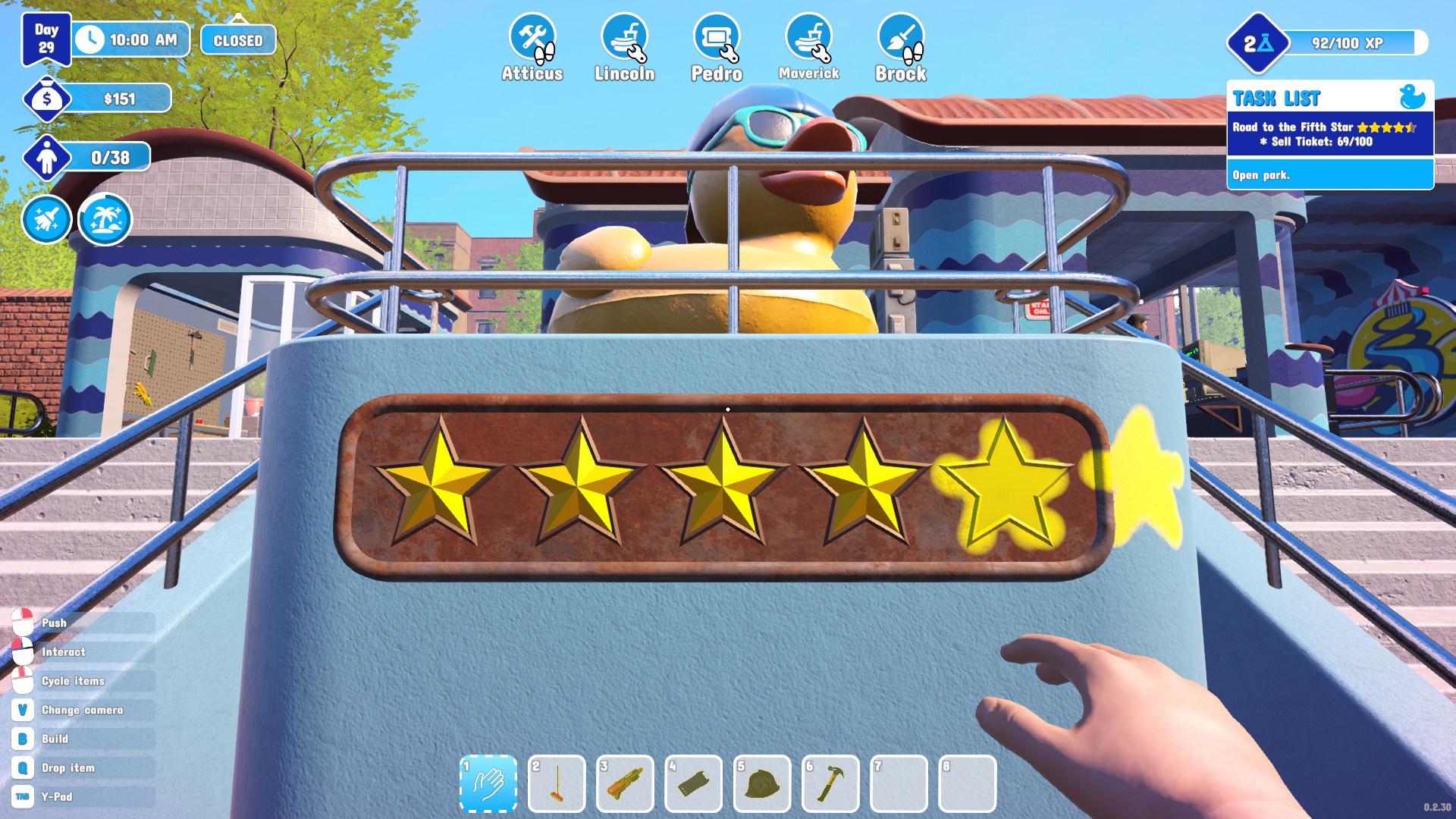The image size is (1456, 819).
Task: Click the palm tree decoration icon
Action: 105,220
